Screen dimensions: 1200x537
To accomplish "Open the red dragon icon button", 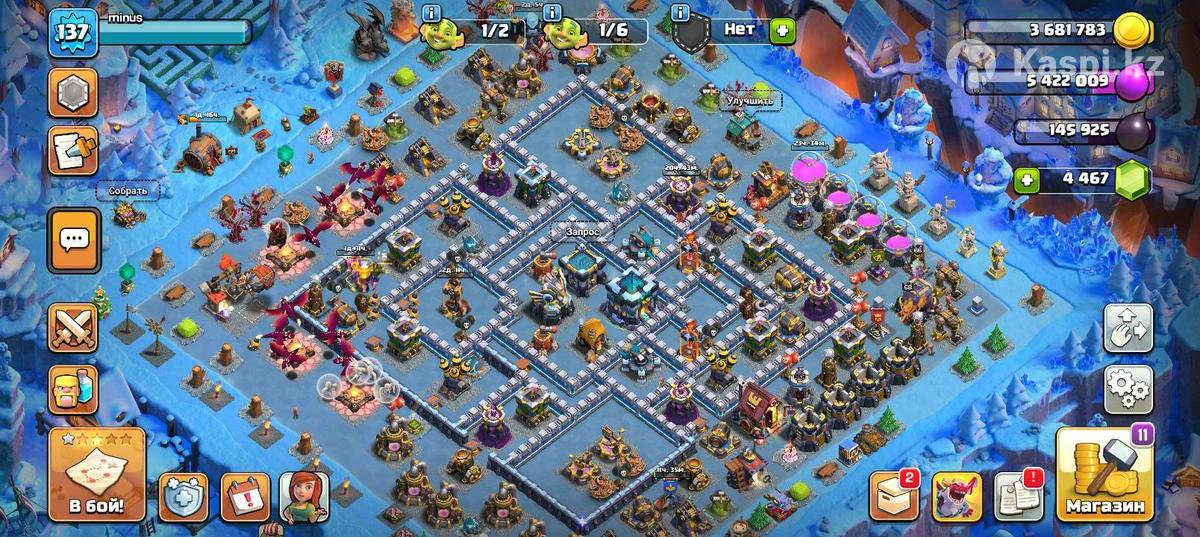I will [x=956, y=497].
